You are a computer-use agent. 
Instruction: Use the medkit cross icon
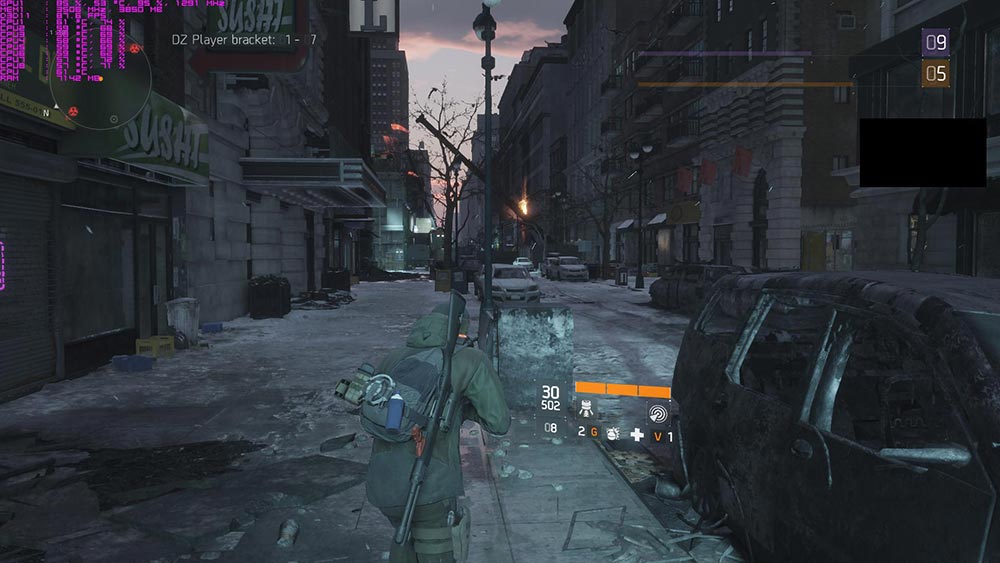click(636, 433)
